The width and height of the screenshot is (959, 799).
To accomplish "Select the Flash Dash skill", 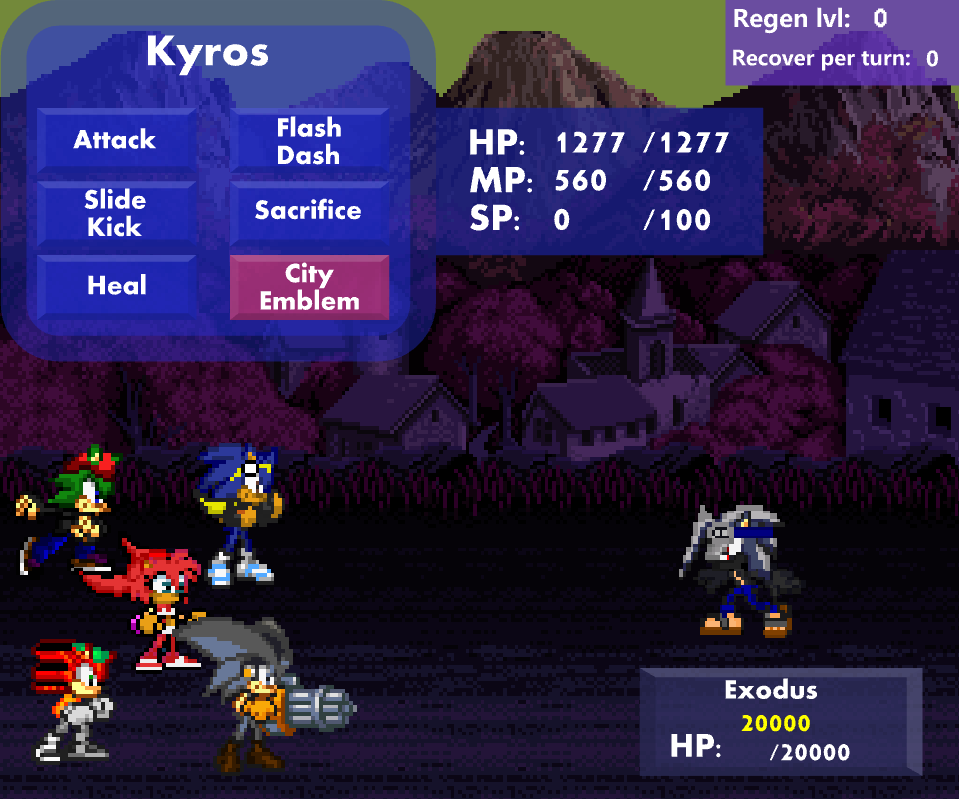I will (x=309, y=141).
